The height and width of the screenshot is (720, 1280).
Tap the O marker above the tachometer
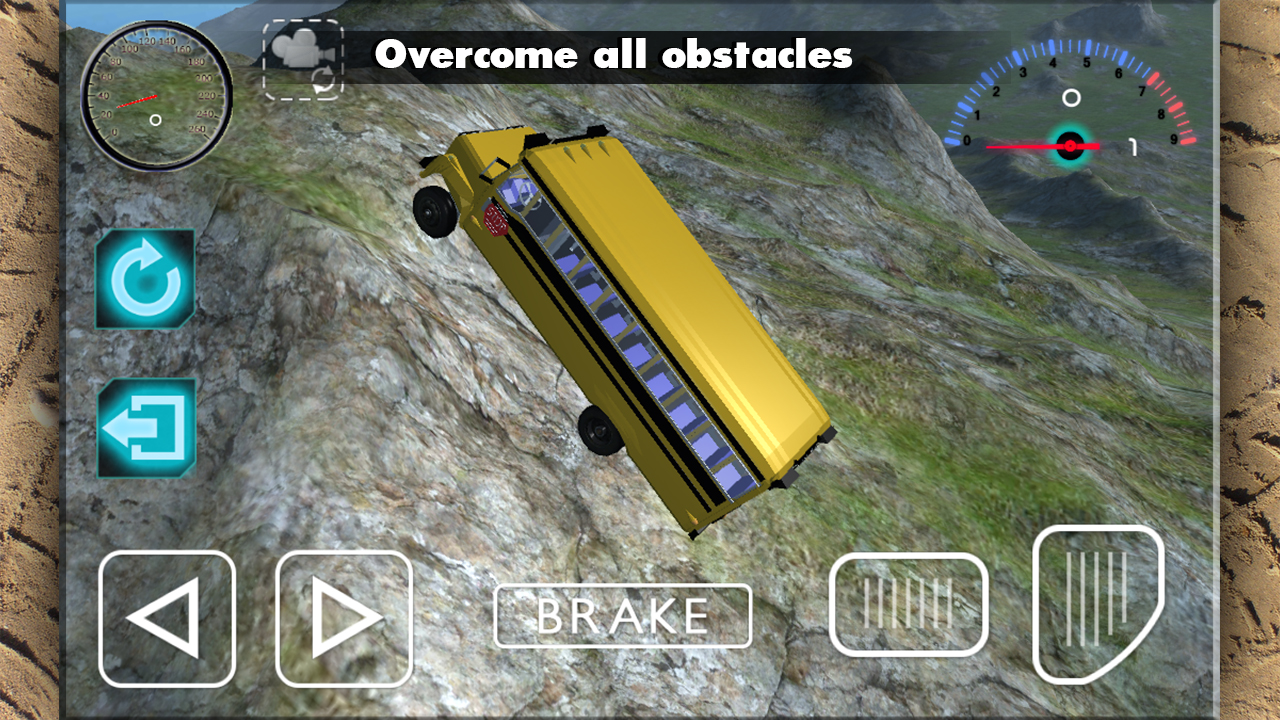(1073, 95)
